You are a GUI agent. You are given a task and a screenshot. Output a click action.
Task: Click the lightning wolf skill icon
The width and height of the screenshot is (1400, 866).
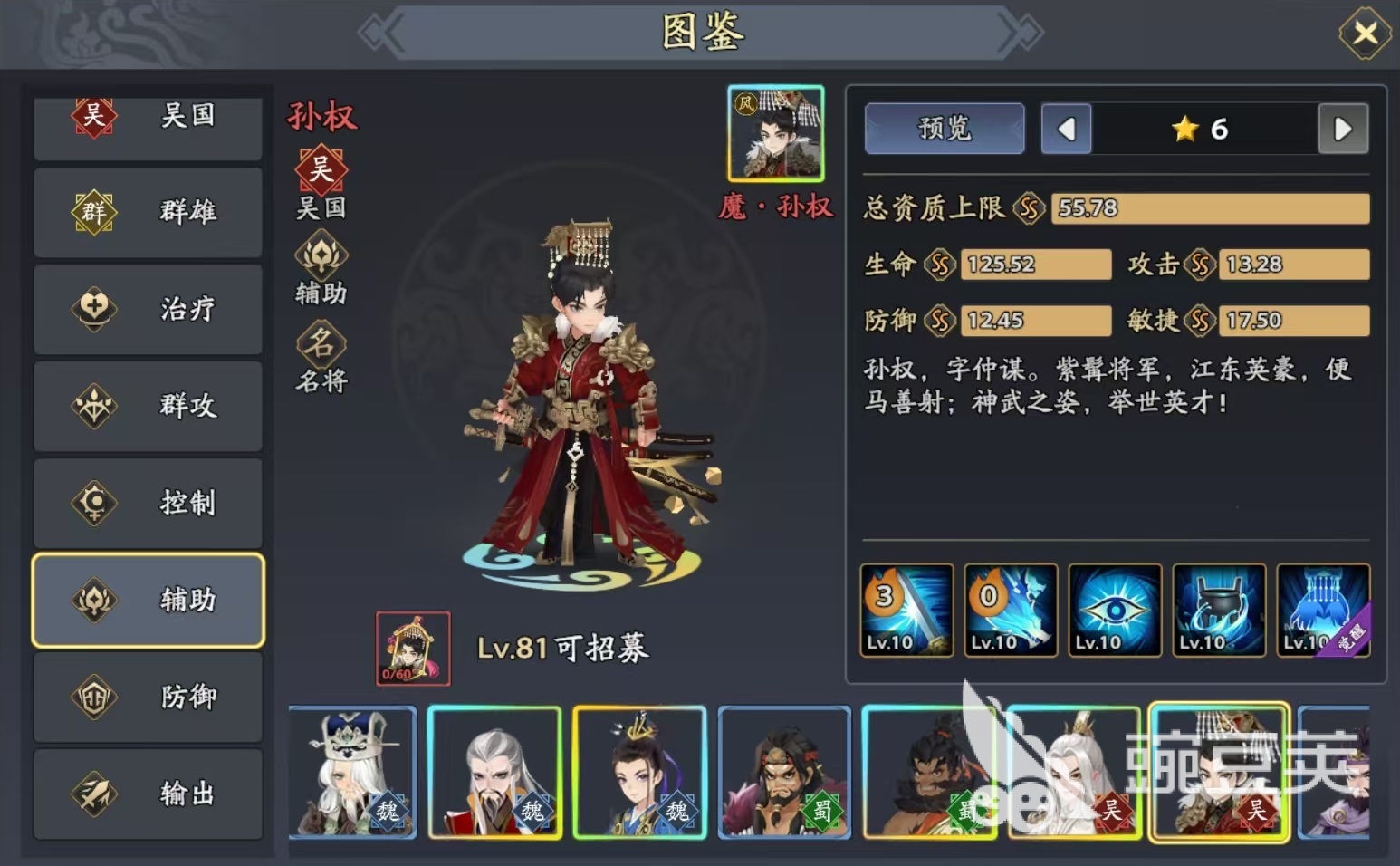pyautogui.click(x=1011, y=609)
